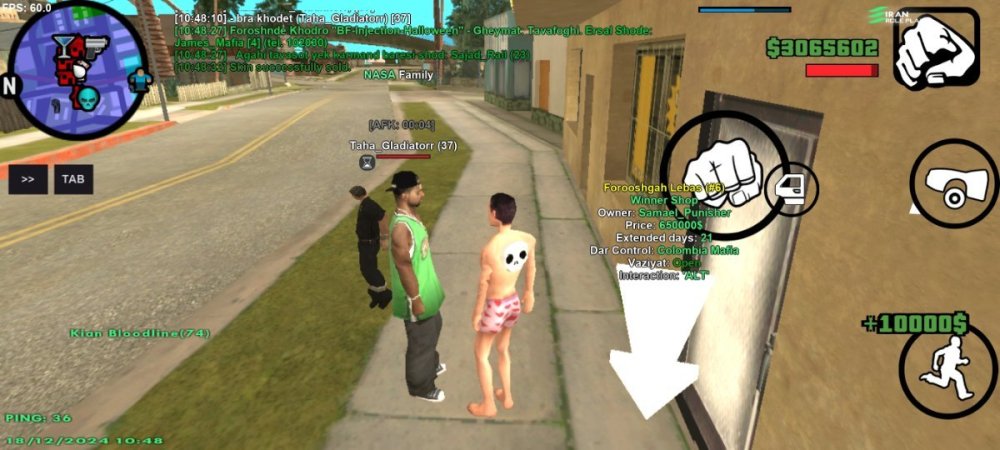Activate the running man sprint button
This screenshot has width=1000, height=450.
[x=946, y=366]
